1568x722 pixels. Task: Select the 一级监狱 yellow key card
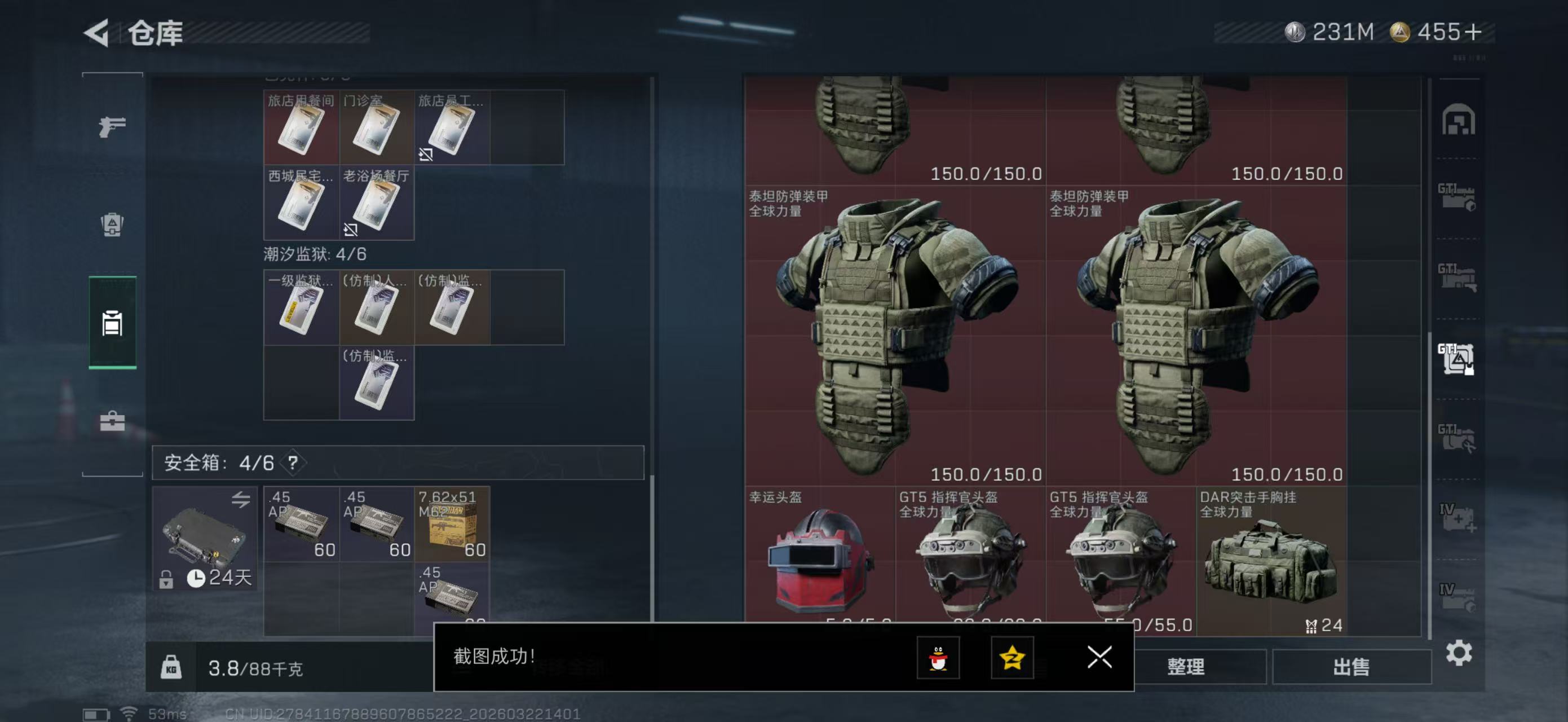pyautogui.click(x=301, y=308)
